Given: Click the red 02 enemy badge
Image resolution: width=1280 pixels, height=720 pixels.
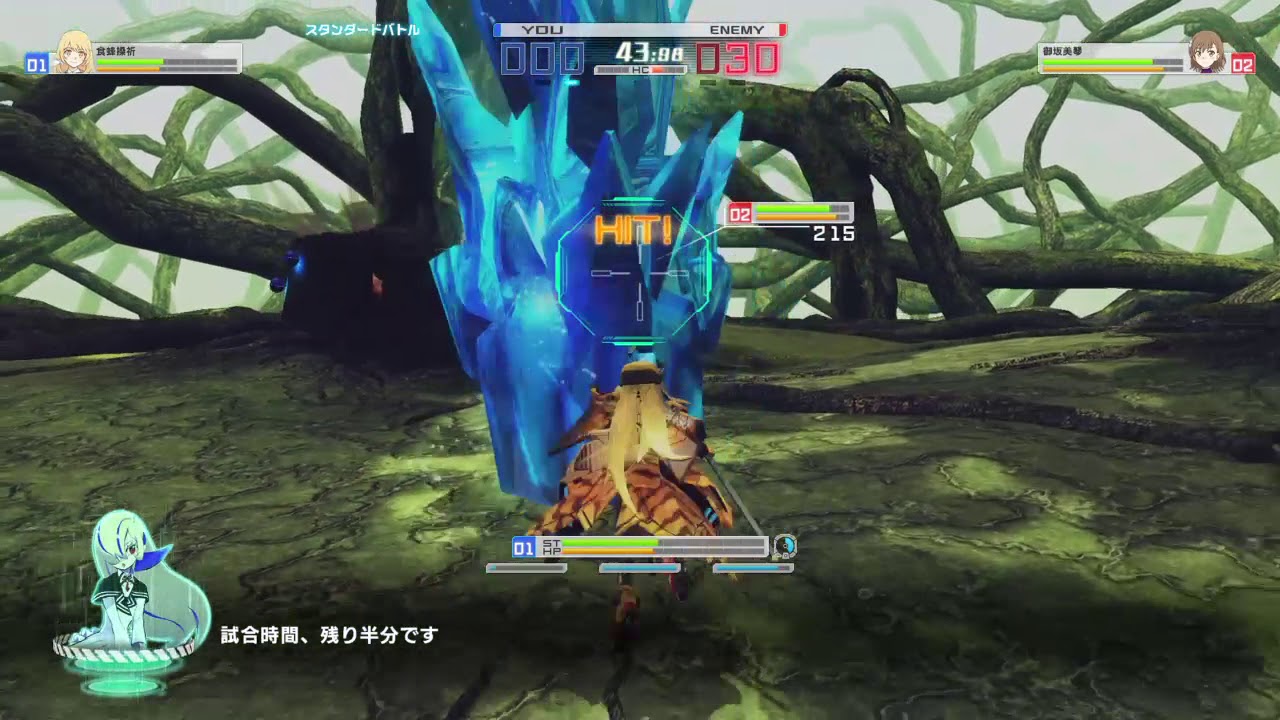Looking at the screenshot, I should [x=1244, y=63].
